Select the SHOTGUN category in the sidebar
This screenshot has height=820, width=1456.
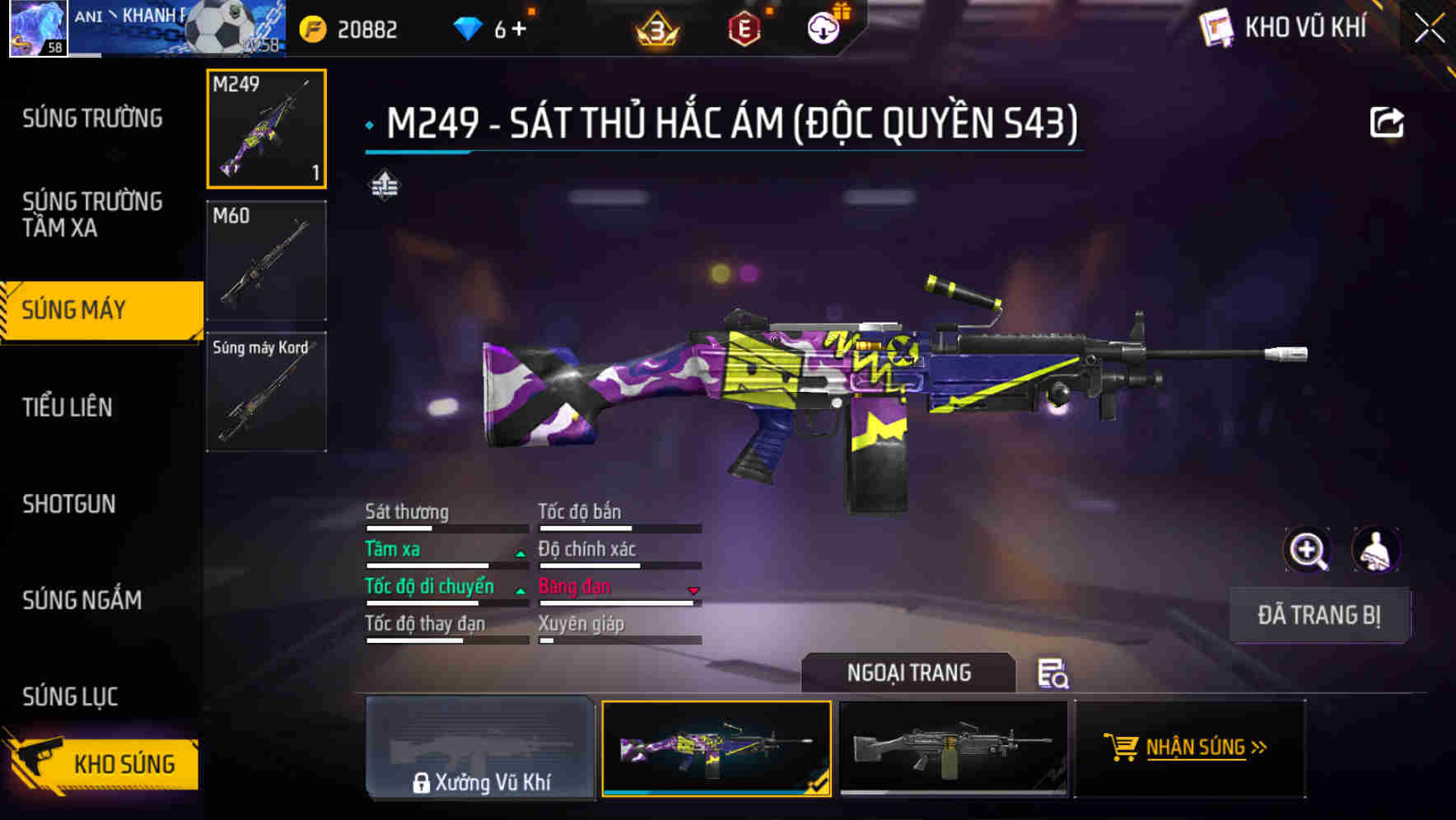(x=69, y=504)
